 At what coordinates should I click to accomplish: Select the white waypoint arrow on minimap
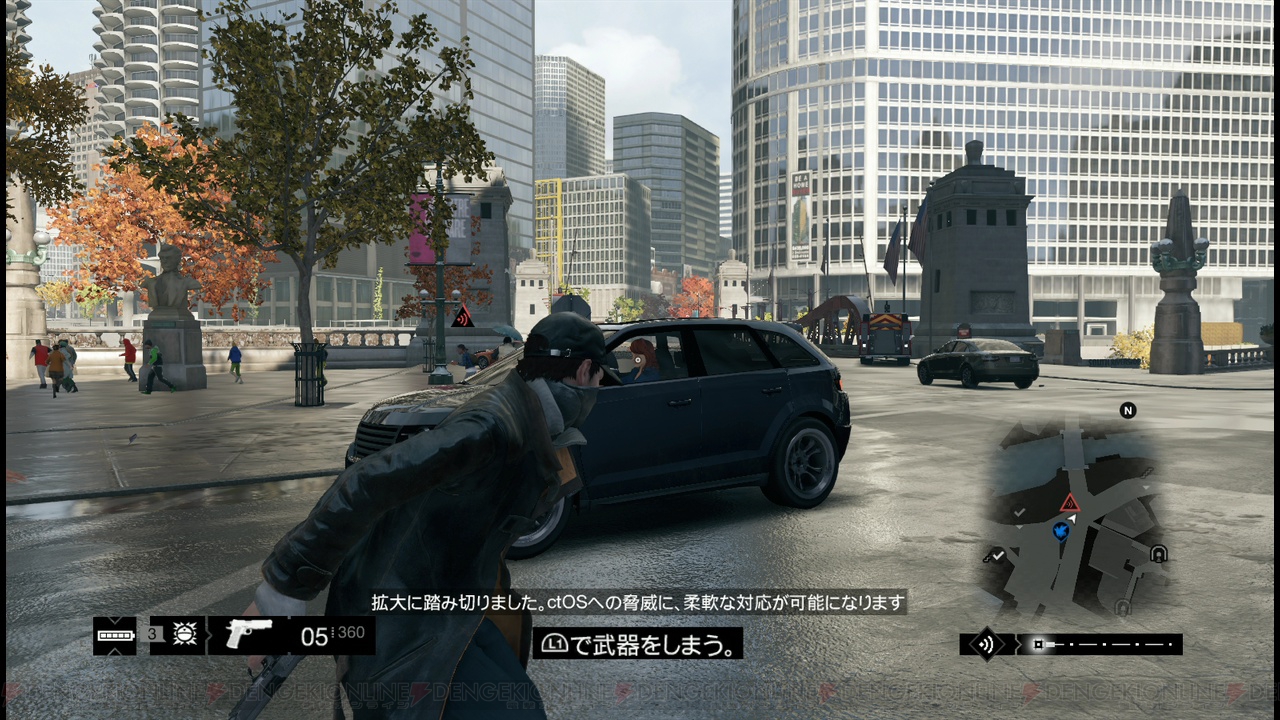(1072, 518)
